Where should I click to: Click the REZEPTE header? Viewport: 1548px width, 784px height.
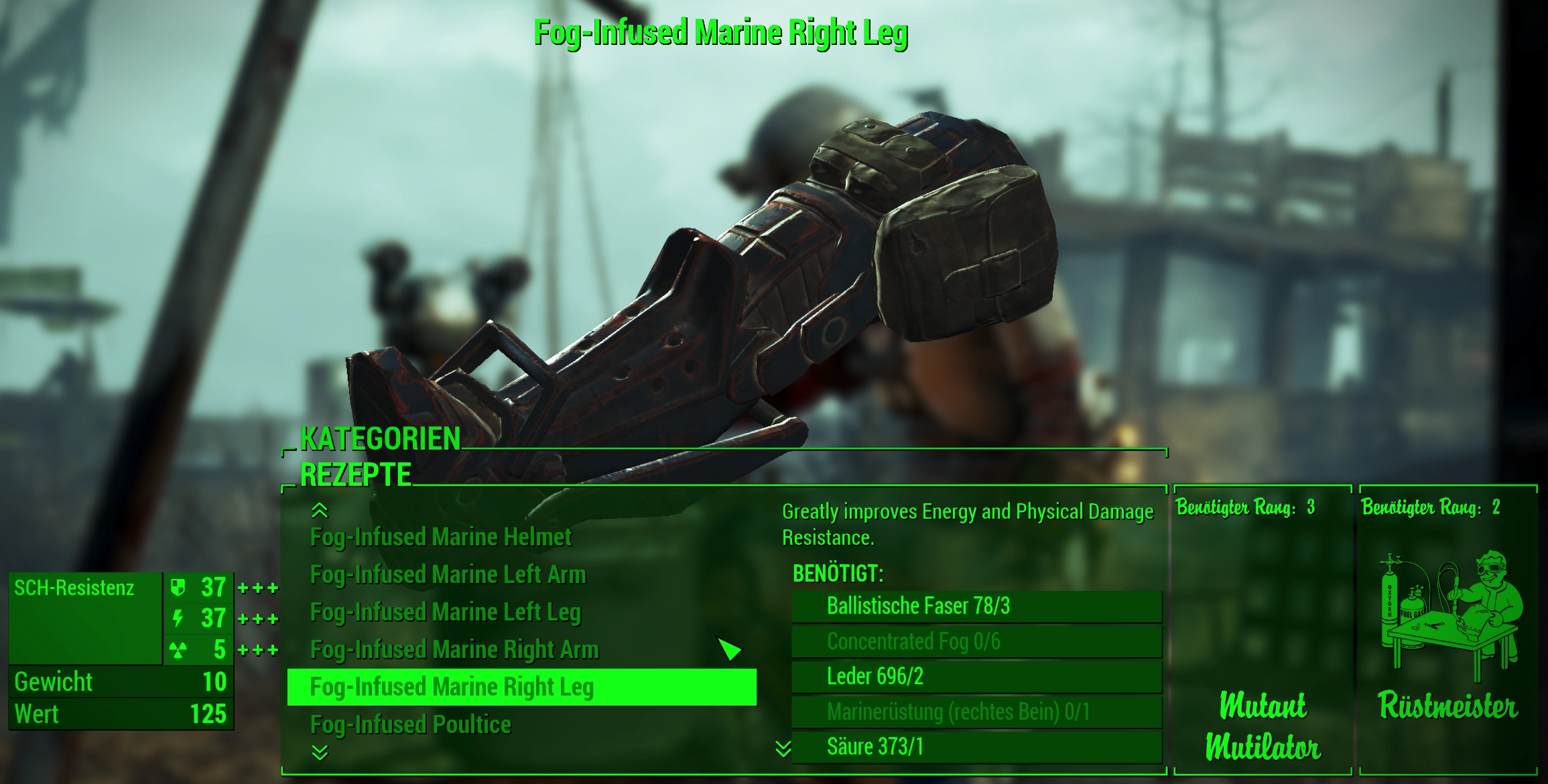(355, 475)
